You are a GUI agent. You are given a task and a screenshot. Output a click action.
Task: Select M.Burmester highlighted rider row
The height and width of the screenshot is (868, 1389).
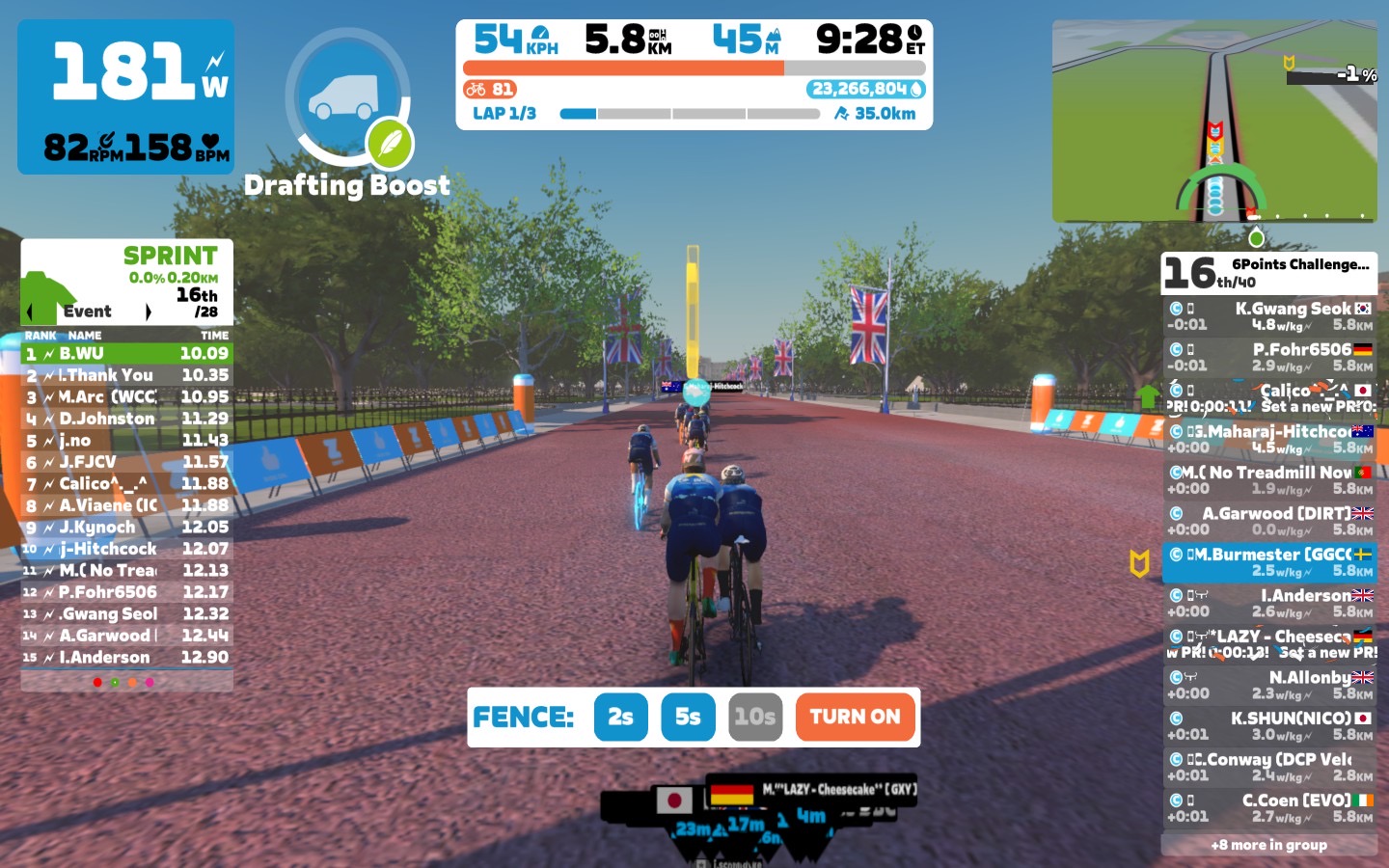(1268, 562)
